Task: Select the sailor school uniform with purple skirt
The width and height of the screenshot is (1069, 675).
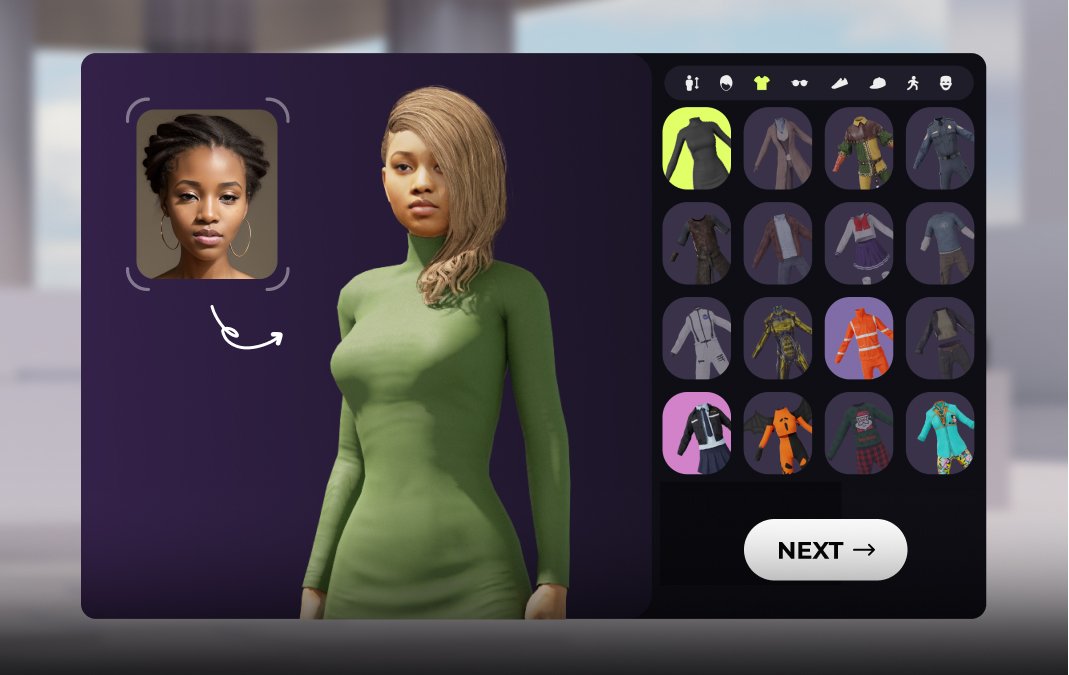Action: 859,243
